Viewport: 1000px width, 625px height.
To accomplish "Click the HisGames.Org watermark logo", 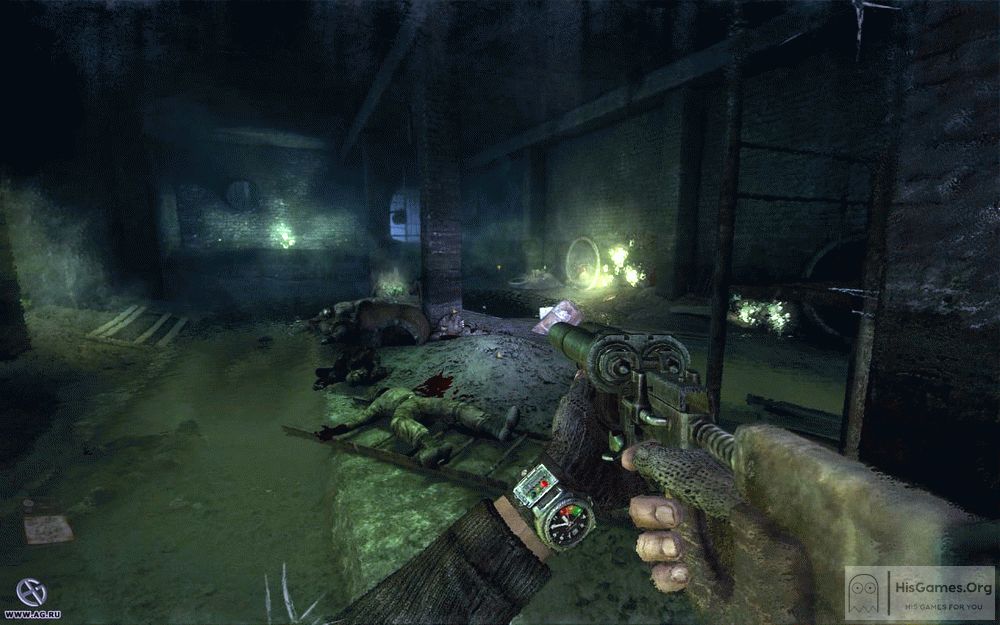I will [x=919, y=593].
